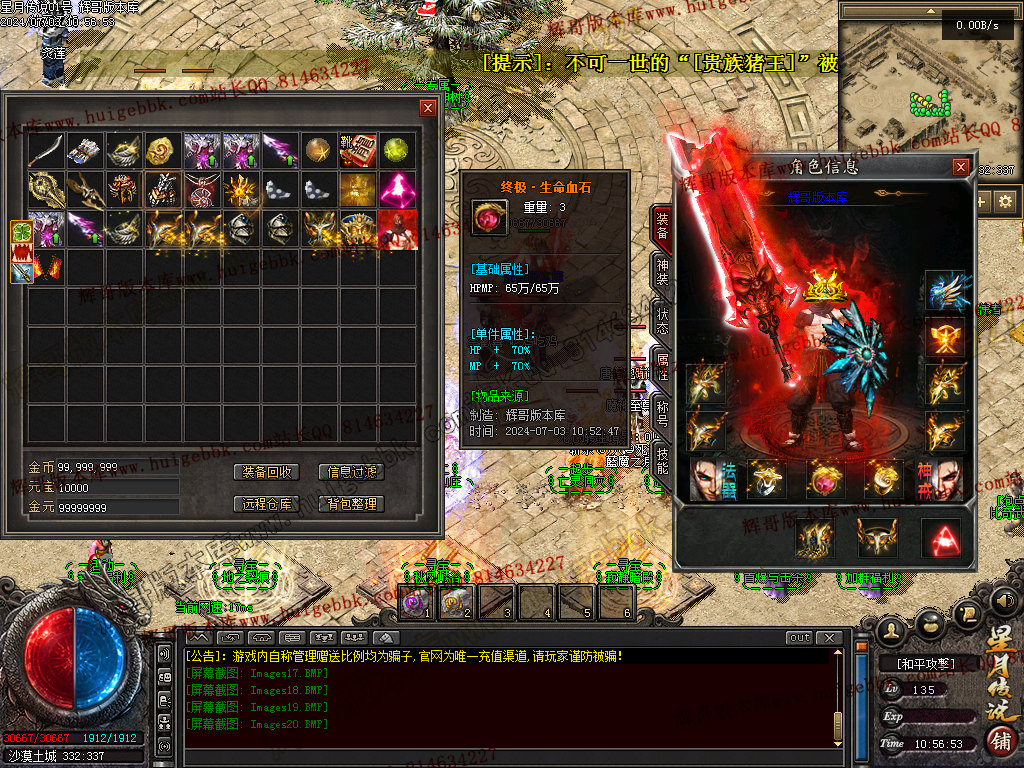Click the 装备回收 equipment recycle button

(x=267, y=472)
